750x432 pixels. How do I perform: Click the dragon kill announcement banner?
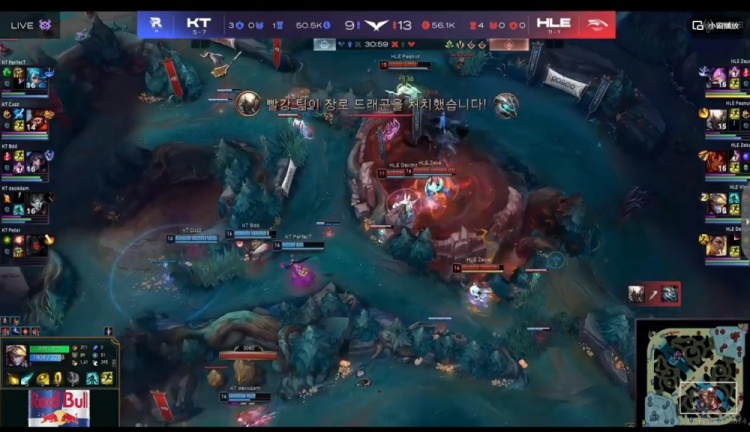click(376, 103)
